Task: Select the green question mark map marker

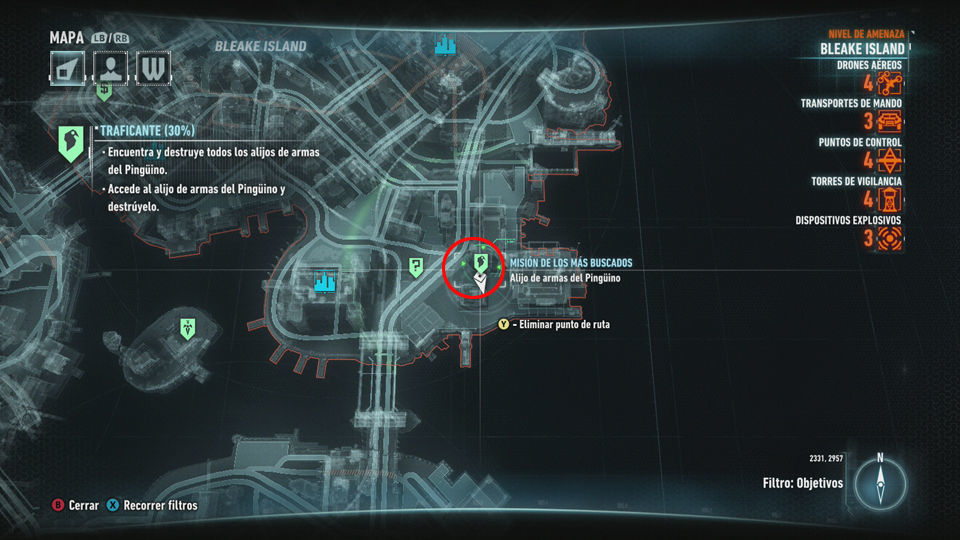Action: click(416, 266)
